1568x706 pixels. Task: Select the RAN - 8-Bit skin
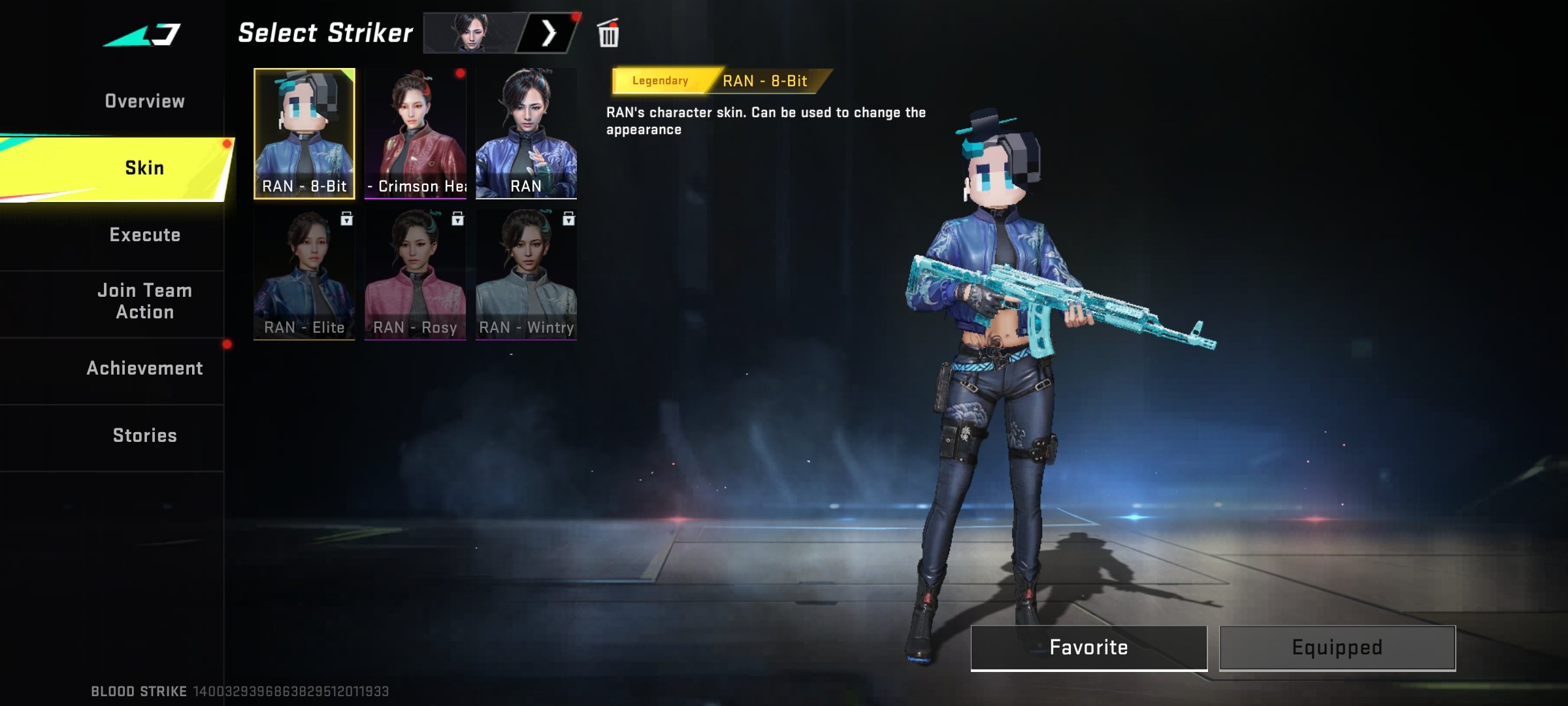point(304,133)
